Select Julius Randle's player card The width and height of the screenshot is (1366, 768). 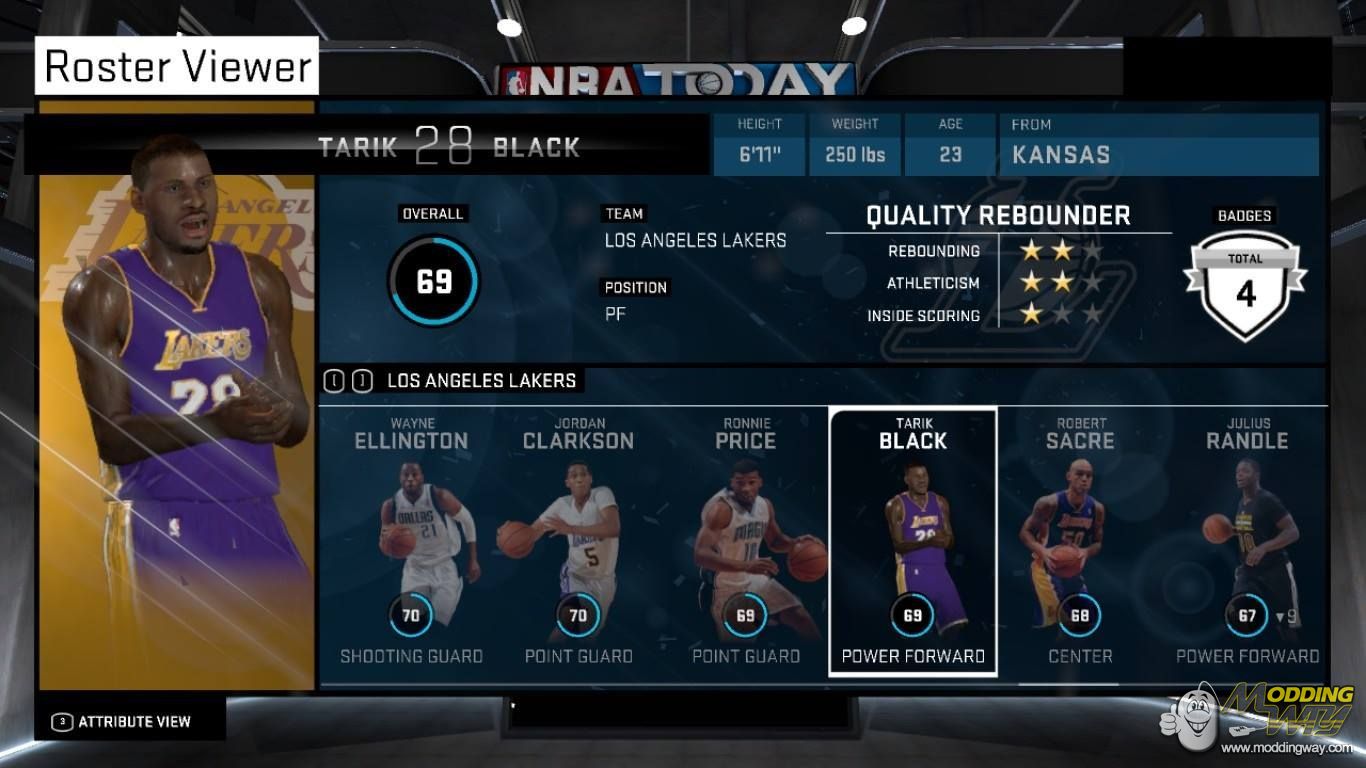coord(1247,540)
